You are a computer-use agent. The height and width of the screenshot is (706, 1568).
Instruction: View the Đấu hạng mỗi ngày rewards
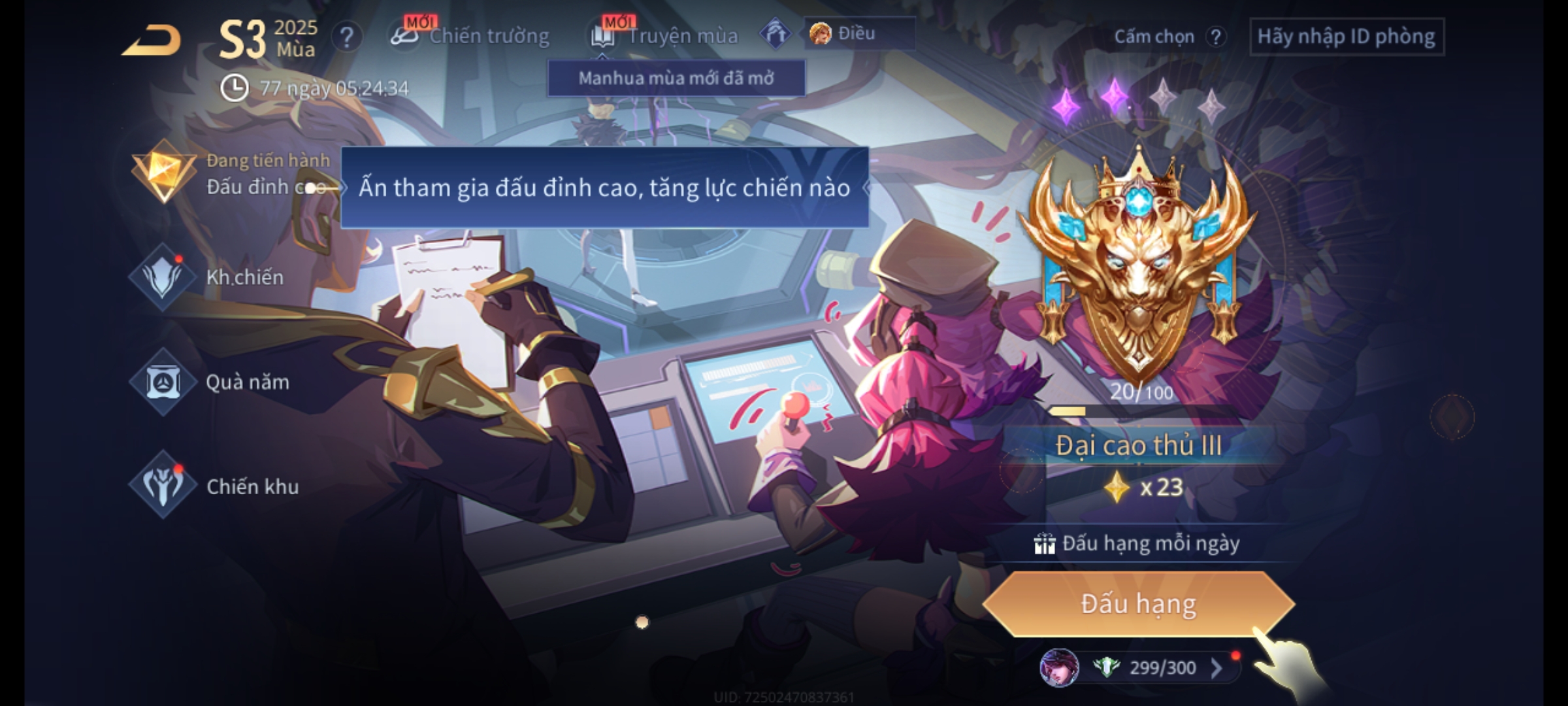[x=1138, y=543]
